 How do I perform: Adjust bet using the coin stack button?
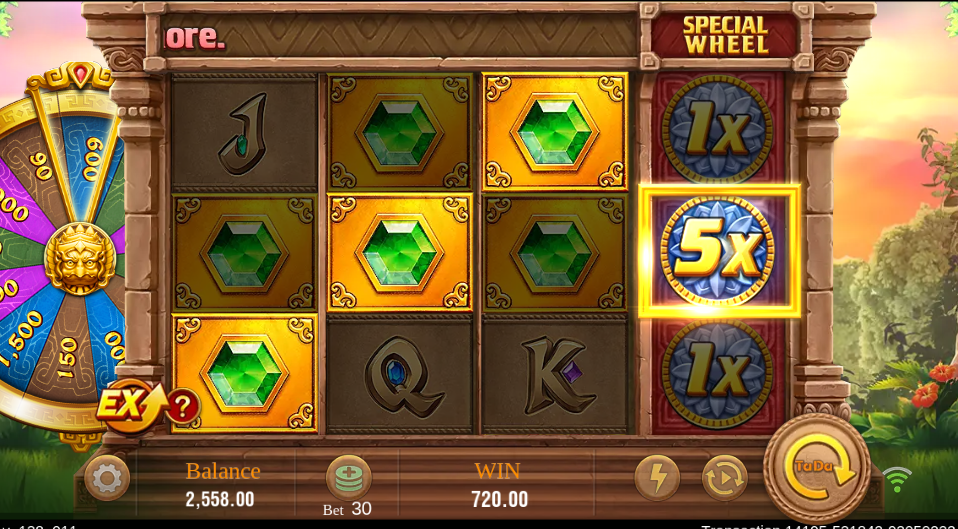point(348,477)
